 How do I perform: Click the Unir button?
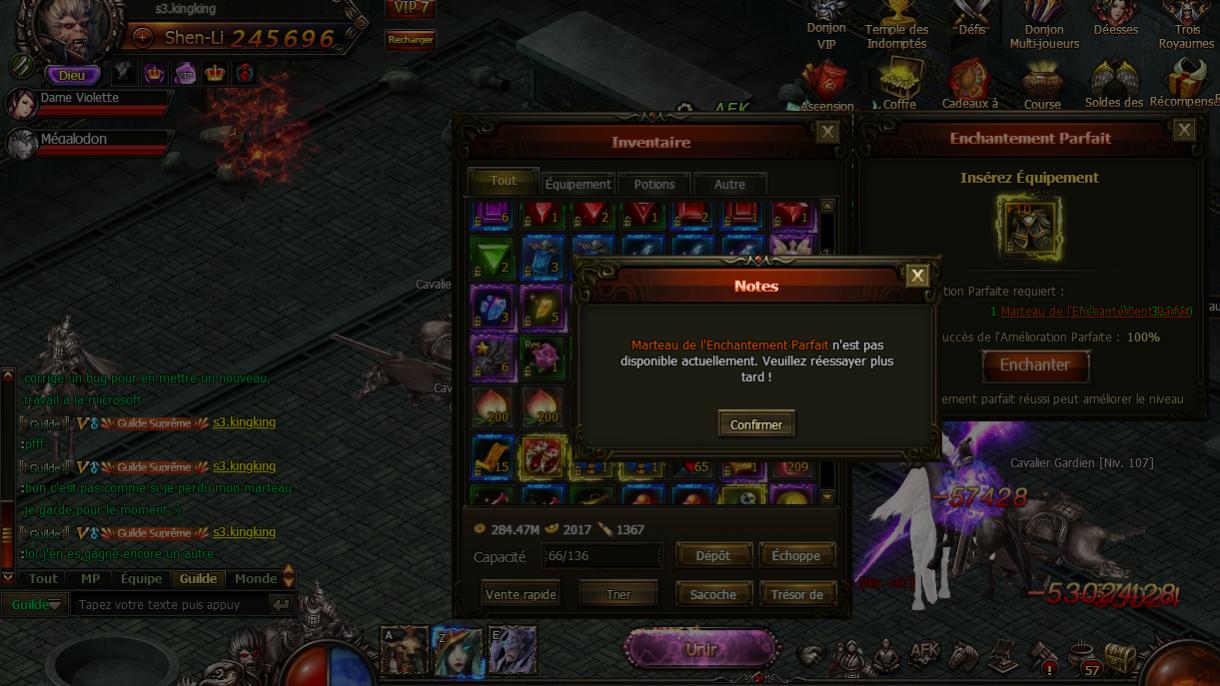pyautogui.click(x=701, y=649)
